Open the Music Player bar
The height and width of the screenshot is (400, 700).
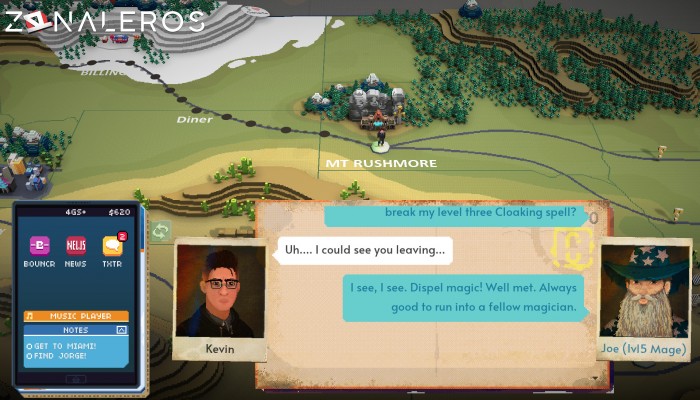coord(76,316)
